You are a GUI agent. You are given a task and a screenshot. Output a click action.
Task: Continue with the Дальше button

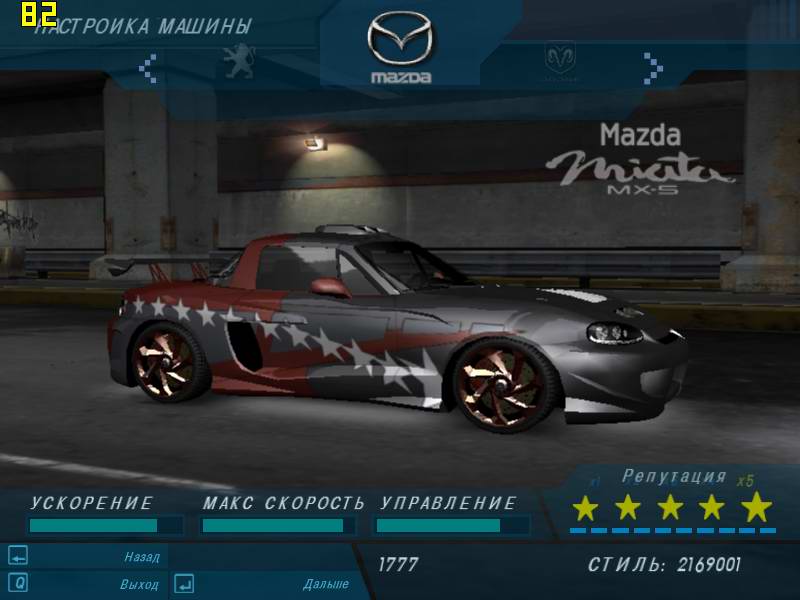tap(325, 583)
